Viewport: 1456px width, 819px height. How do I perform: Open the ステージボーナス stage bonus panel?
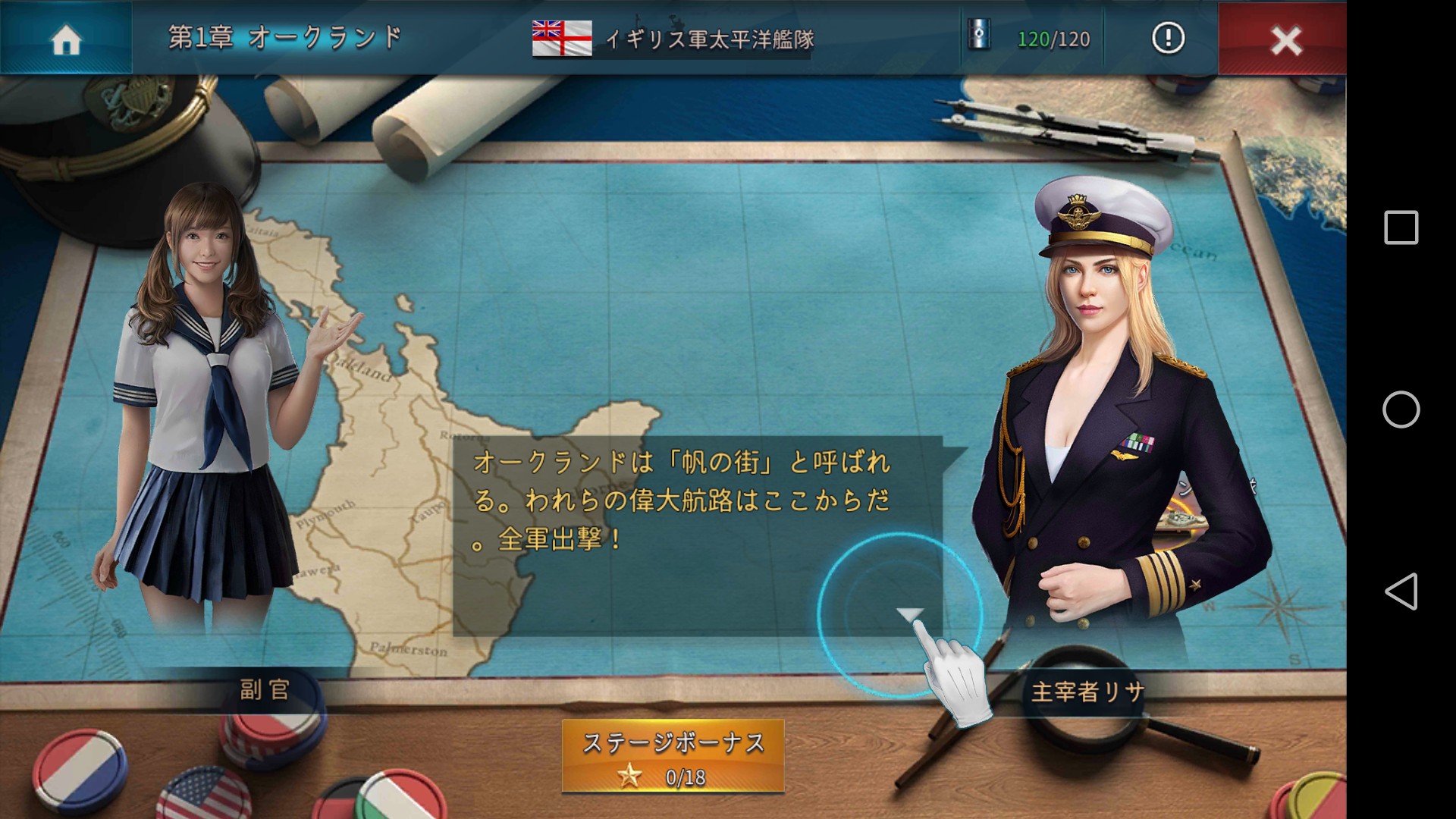click(673, 756)
